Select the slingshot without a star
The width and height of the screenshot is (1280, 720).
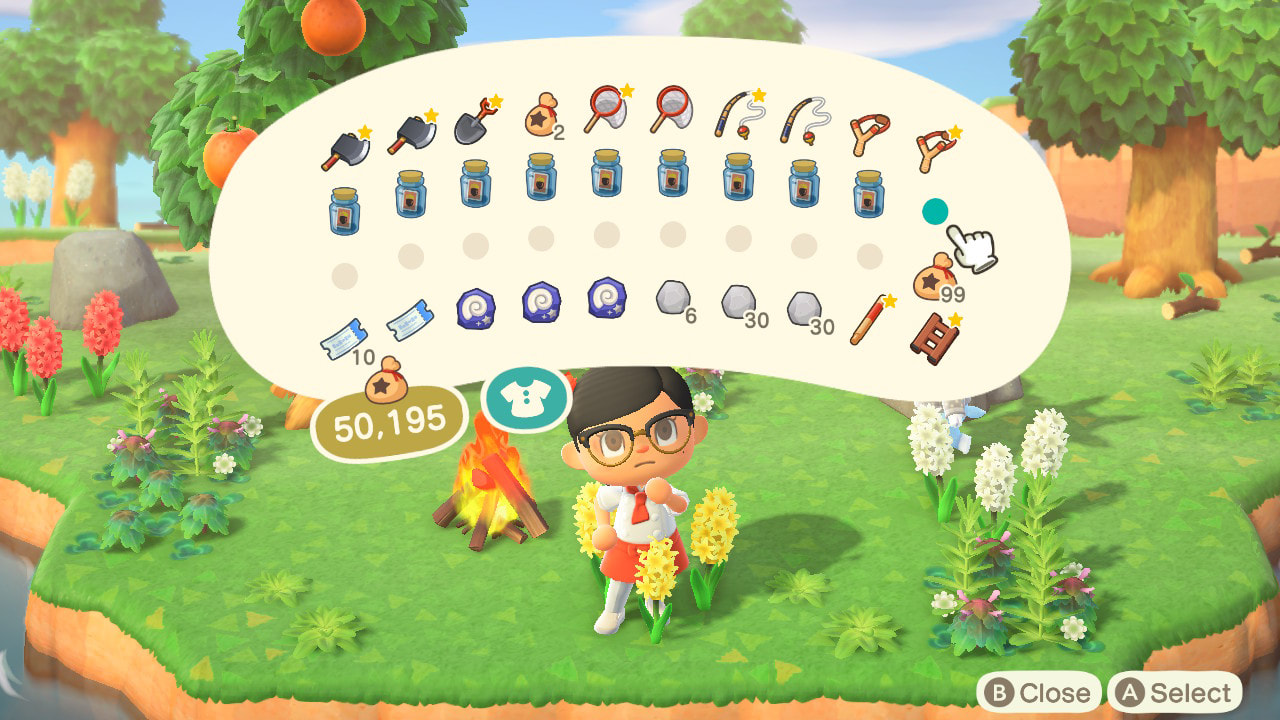868,134
